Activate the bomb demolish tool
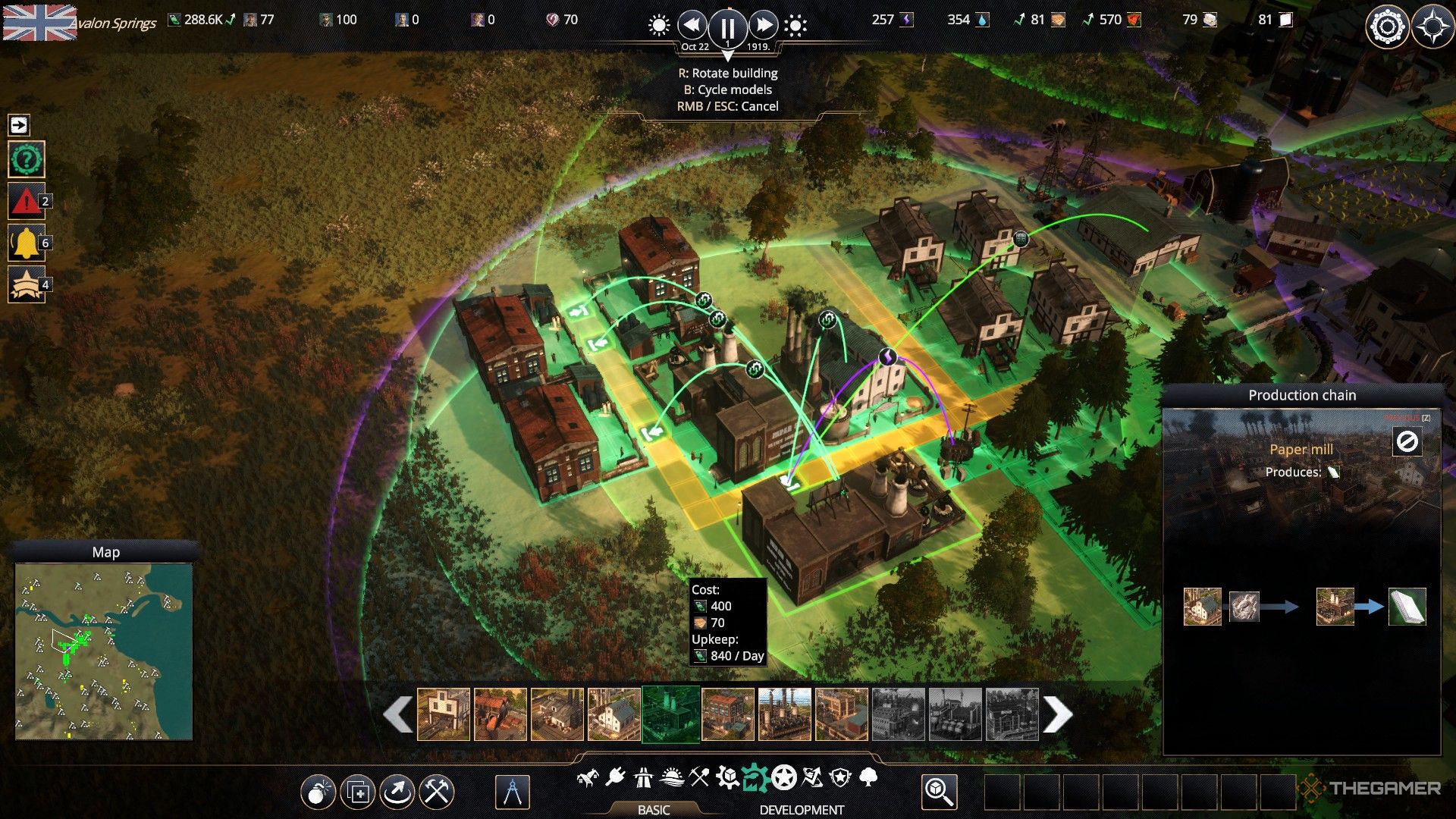The height and width of the screenshot is (819, 1456). (318, 792)
